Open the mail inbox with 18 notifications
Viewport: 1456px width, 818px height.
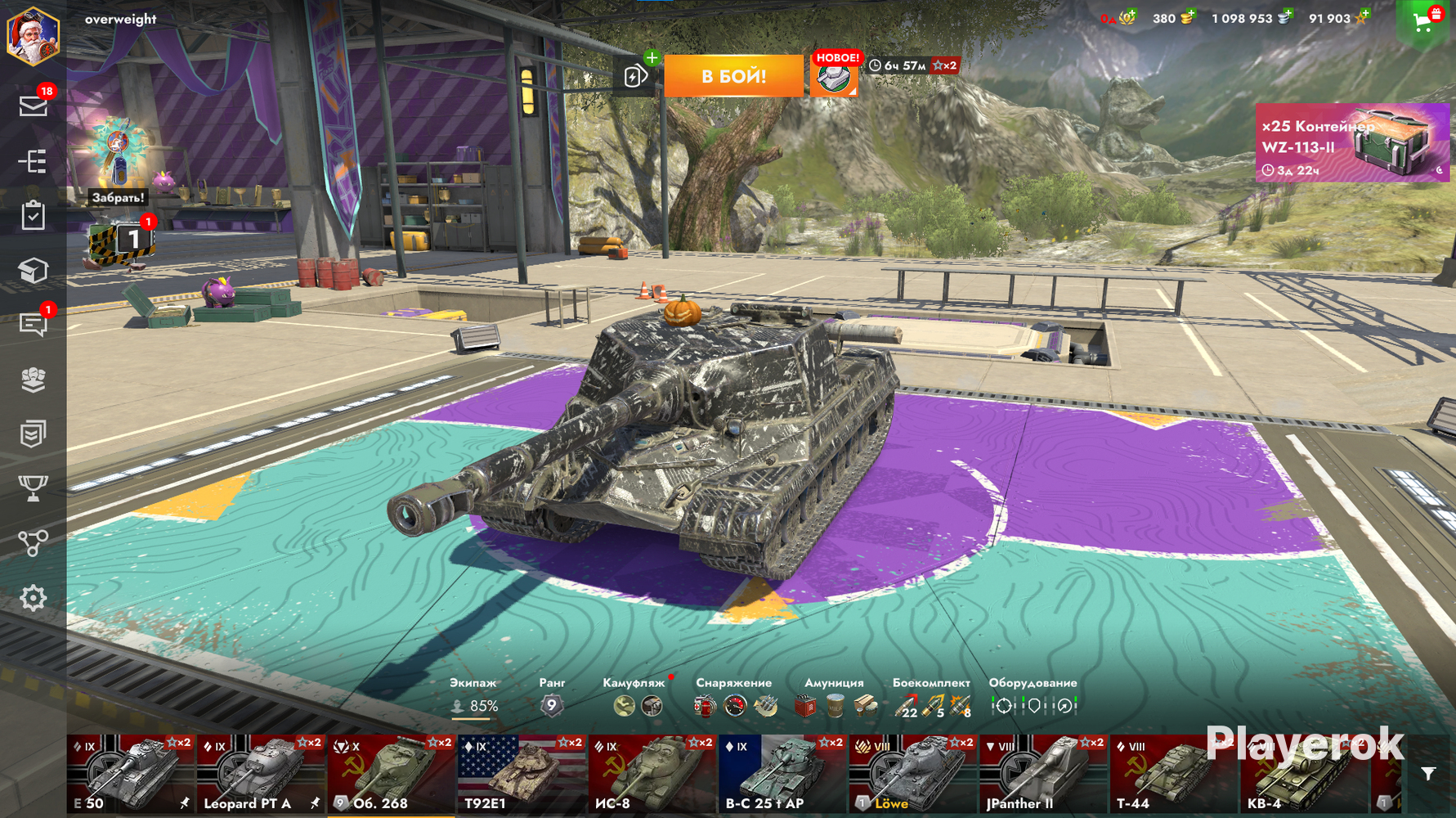coord(33,106)
